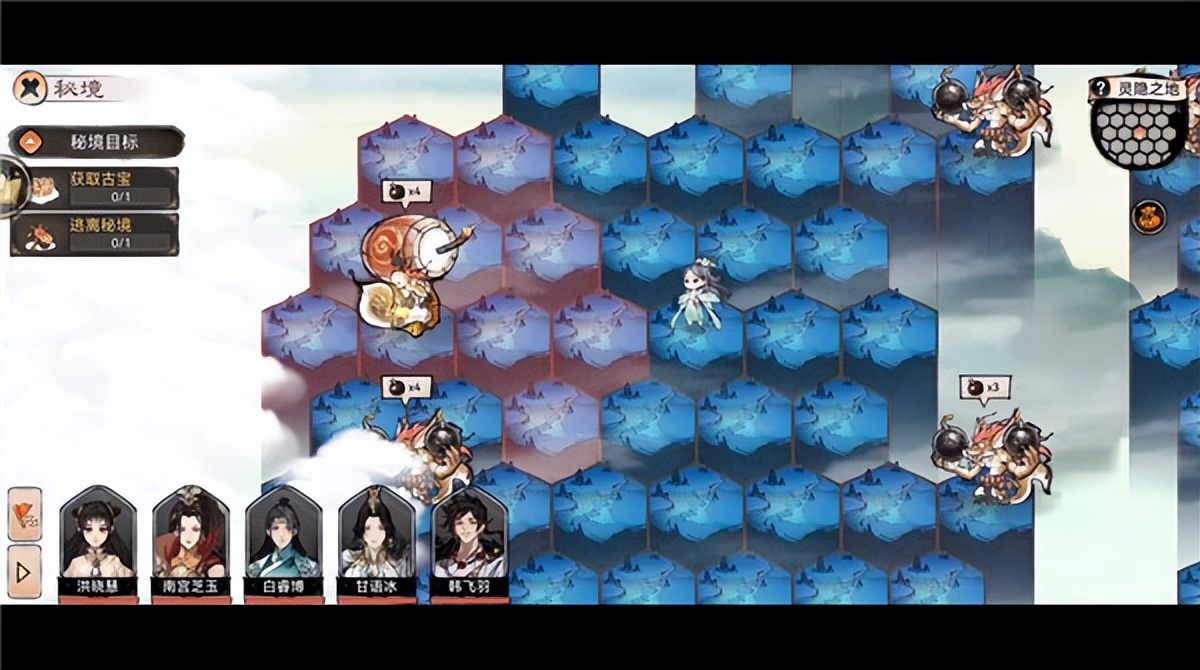Select the 韩飞羽 character portrait
This screenshot has width=1200, height=670.
(x=469, y=538)
